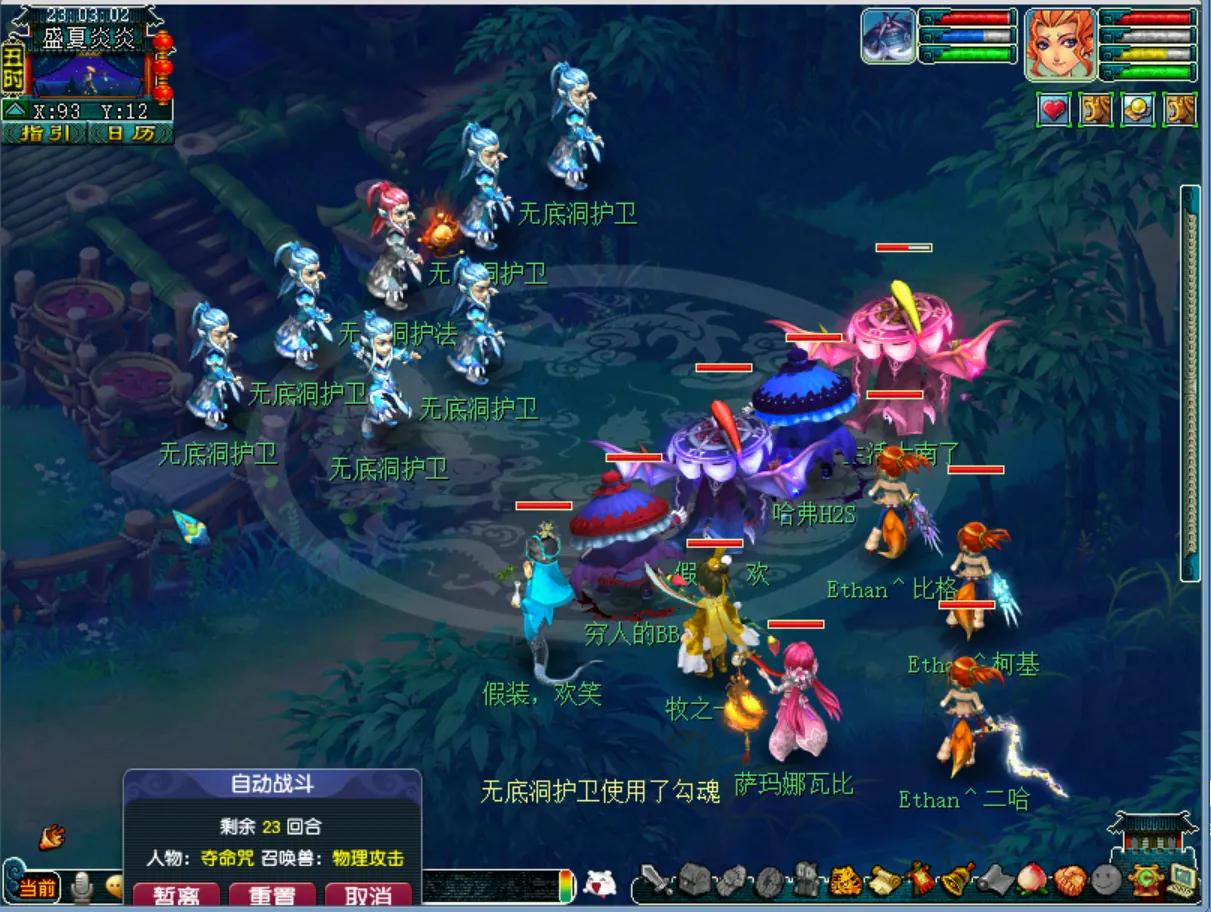1211x912 pixels.
Task: Select the golden orb buff icon
Action: click(1137, 109)
